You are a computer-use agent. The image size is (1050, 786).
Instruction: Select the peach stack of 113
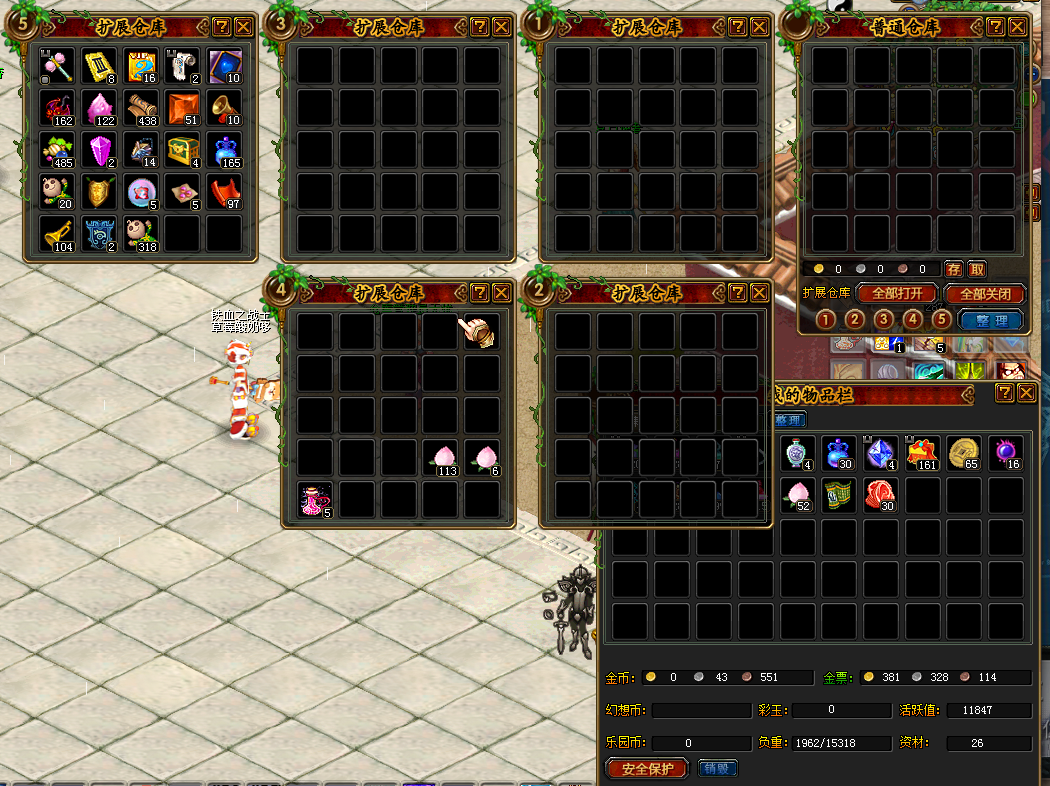click(441, 458)
